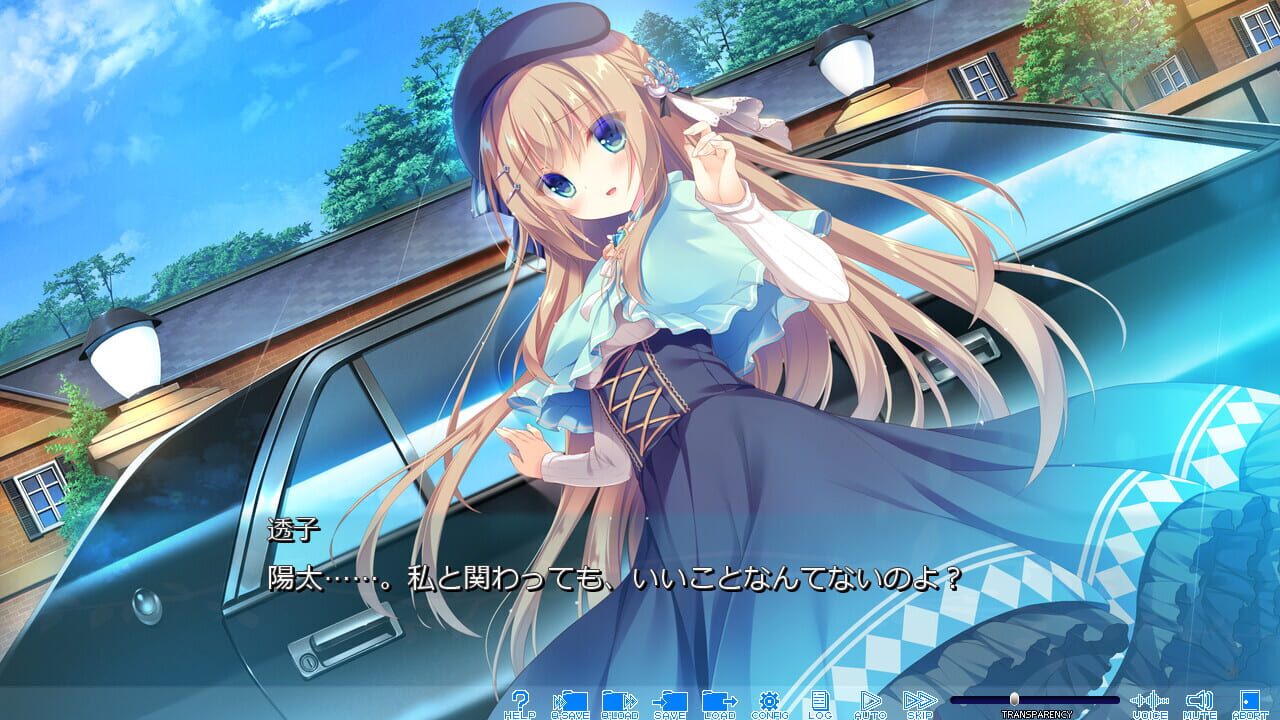Image resolution: width=1280 pixels, height=720 pixels.
Task: Click the TRANSPARENCY slider handle
Action: pyautogui.click(x=1015, y=700)
